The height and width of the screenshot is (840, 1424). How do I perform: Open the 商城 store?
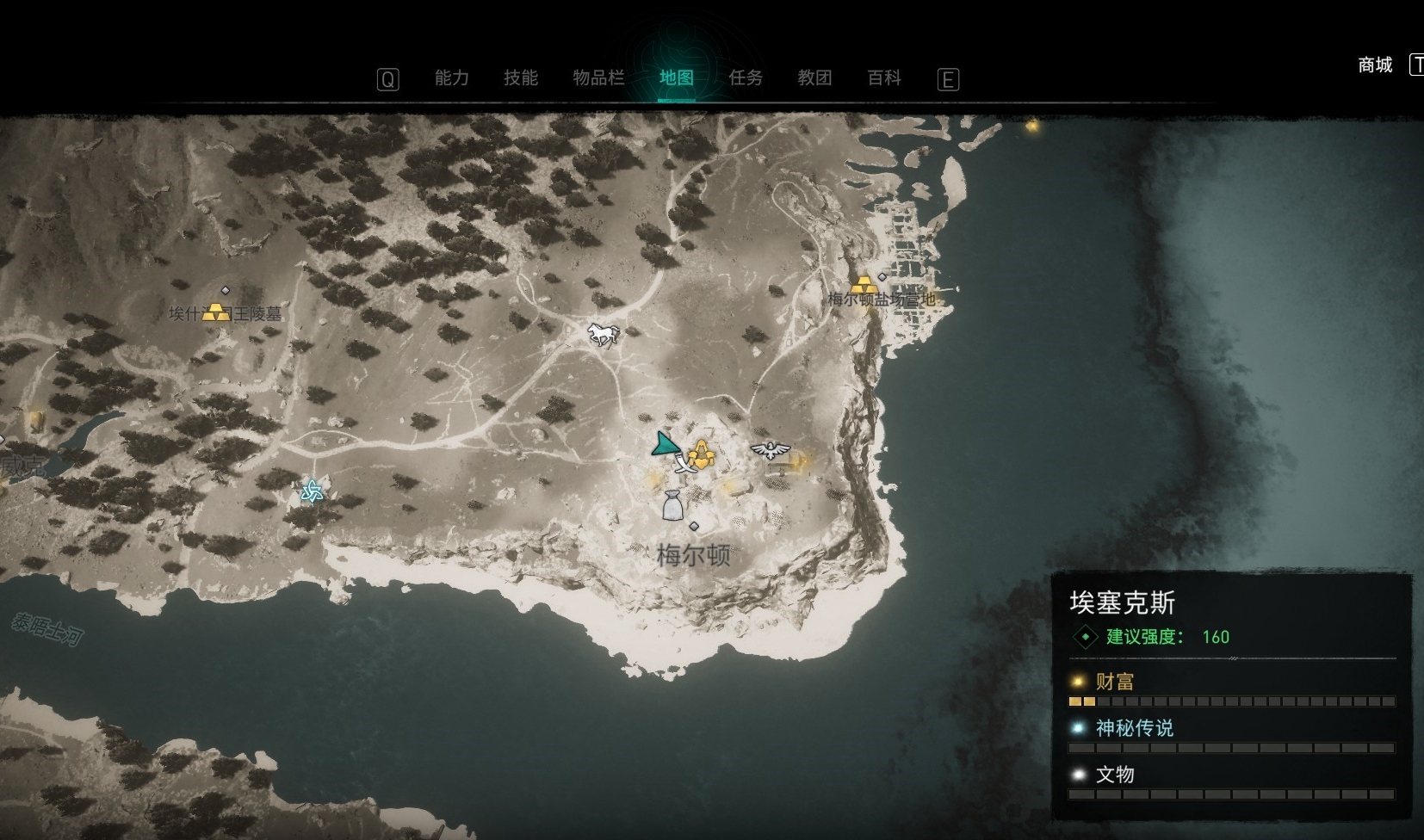(x=1375, y=65)
